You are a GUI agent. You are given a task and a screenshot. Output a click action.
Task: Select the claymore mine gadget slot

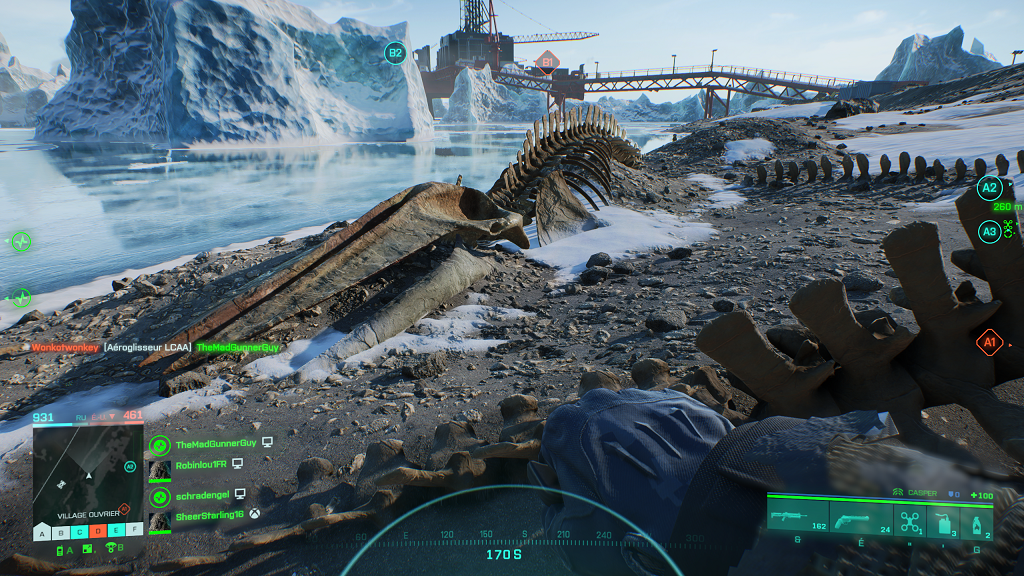(942, 521)
